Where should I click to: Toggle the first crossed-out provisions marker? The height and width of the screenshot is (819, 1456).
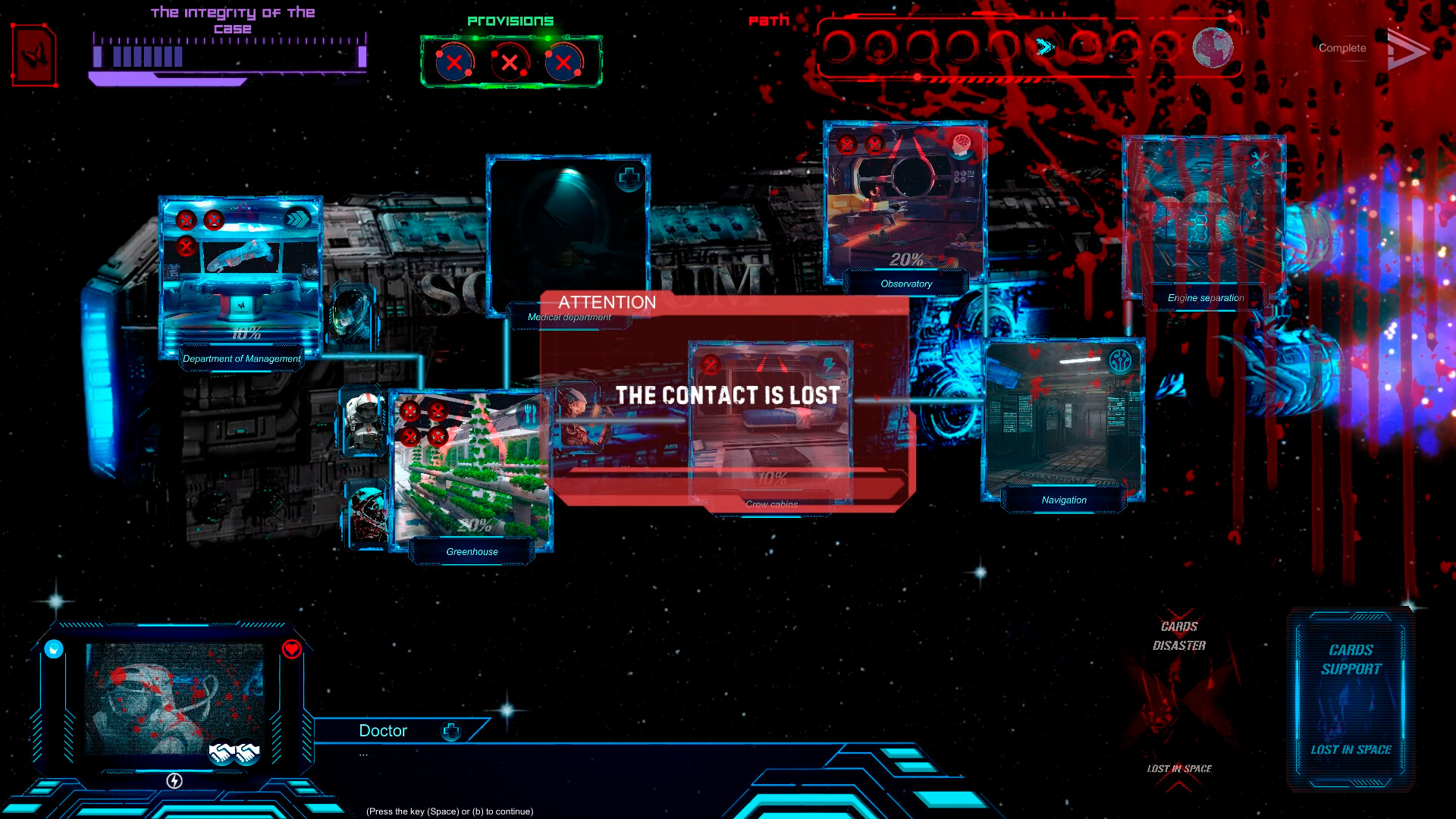coord(453,64)
